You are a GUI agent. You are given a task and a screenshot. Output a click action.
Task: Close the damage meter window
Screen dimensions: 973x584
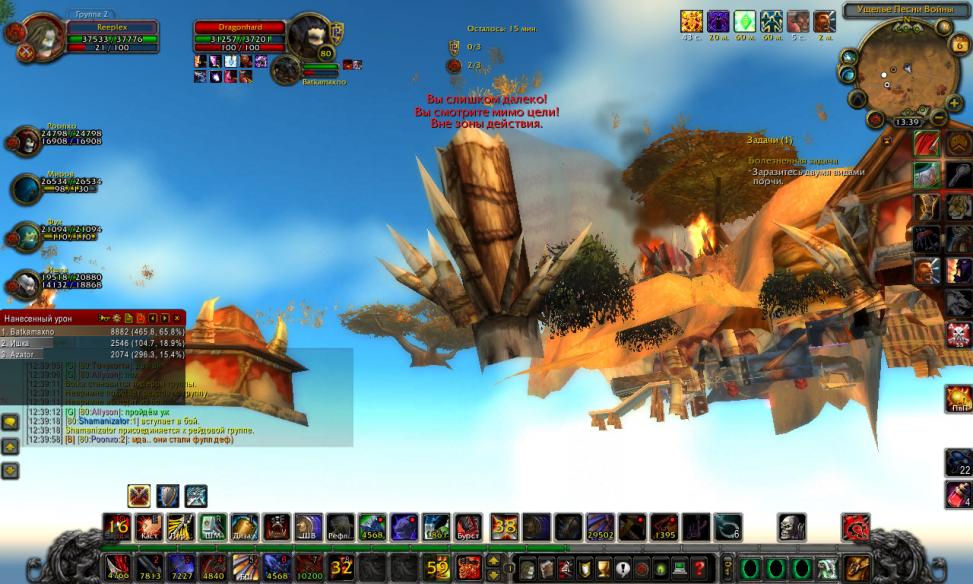(177, 318)
